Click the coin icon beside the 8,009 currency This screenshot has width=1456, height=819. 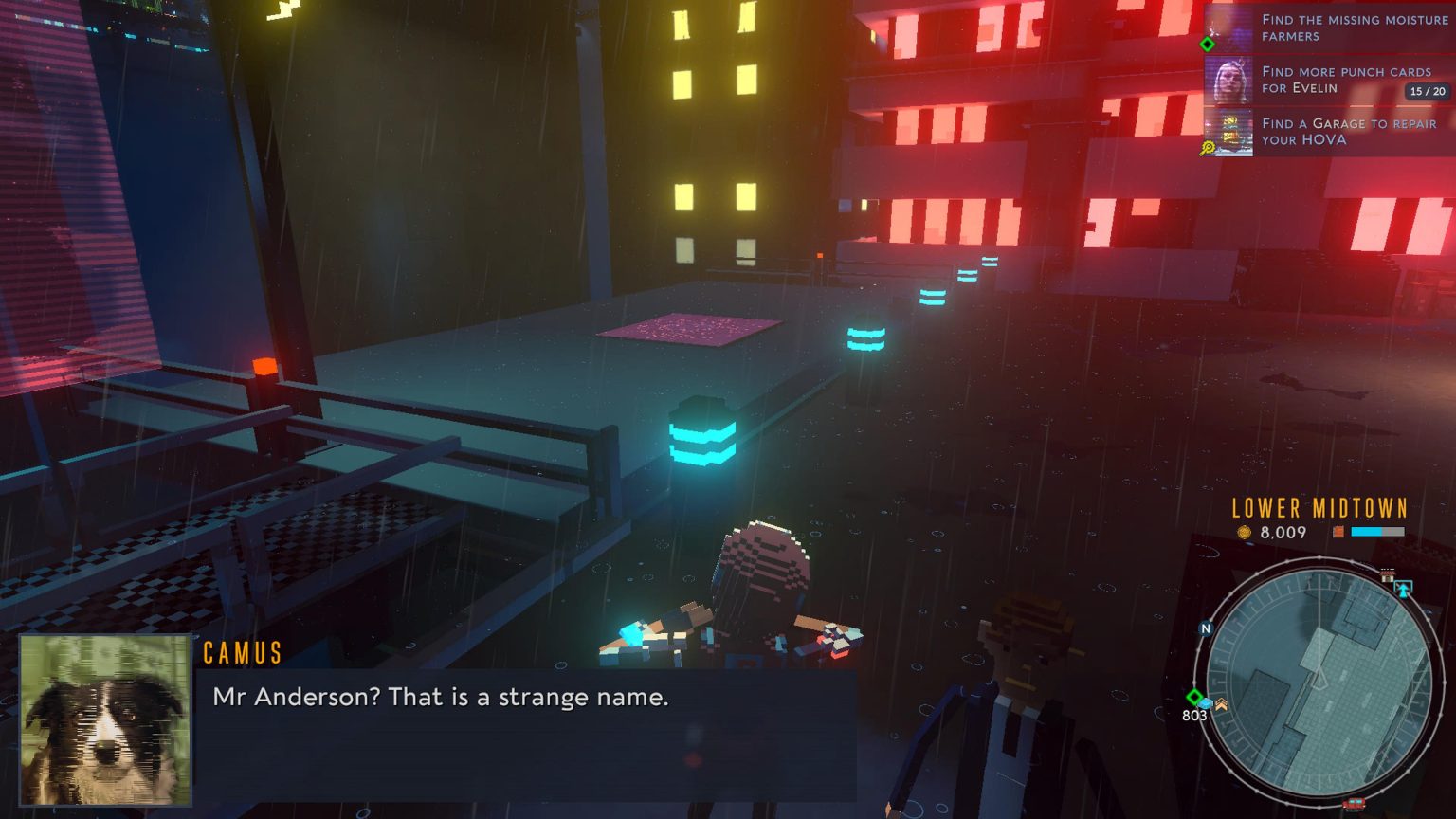(1246, 532)
